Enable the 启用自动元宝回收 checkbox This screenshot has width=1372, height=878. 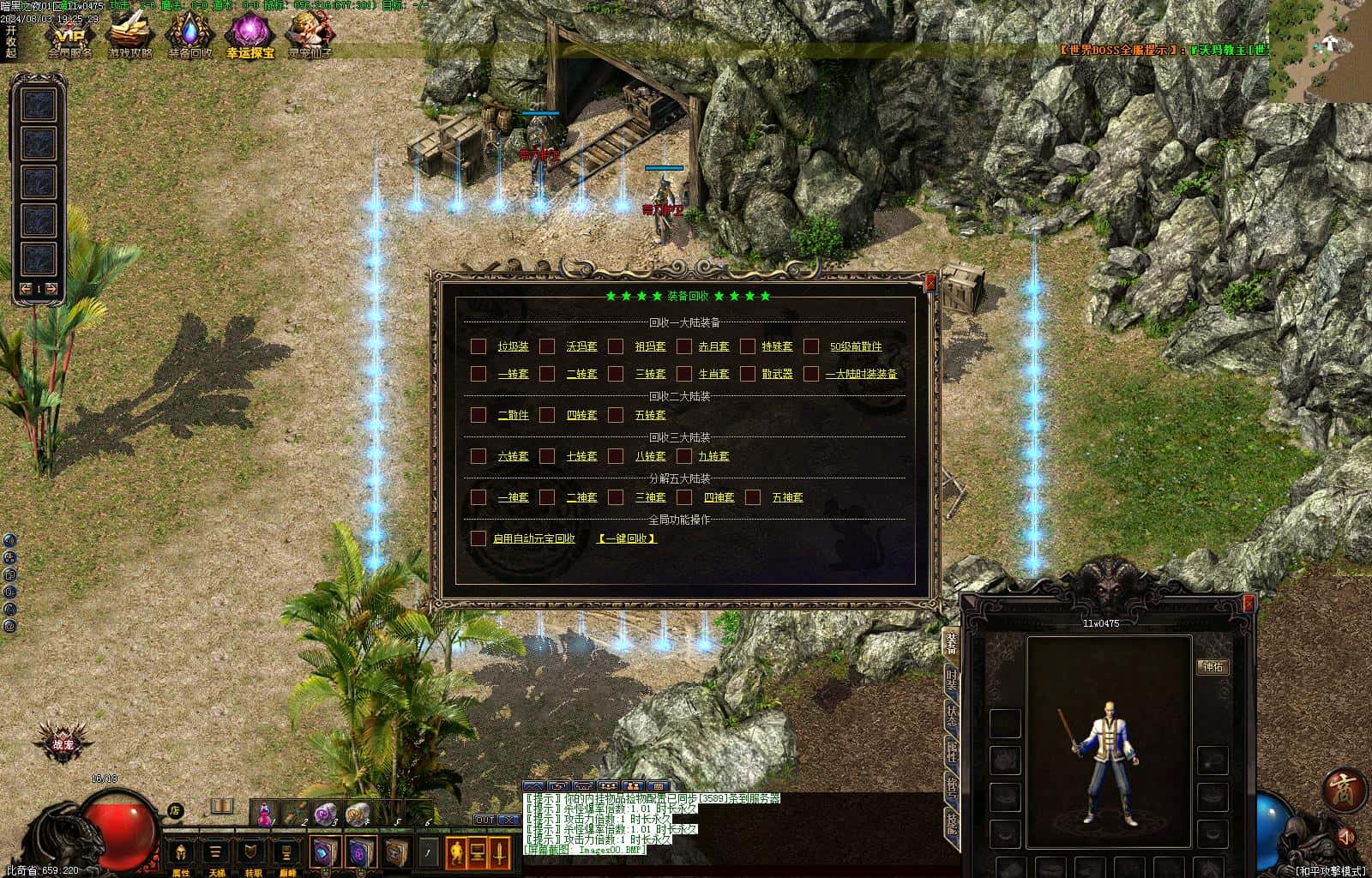point(478,538)
